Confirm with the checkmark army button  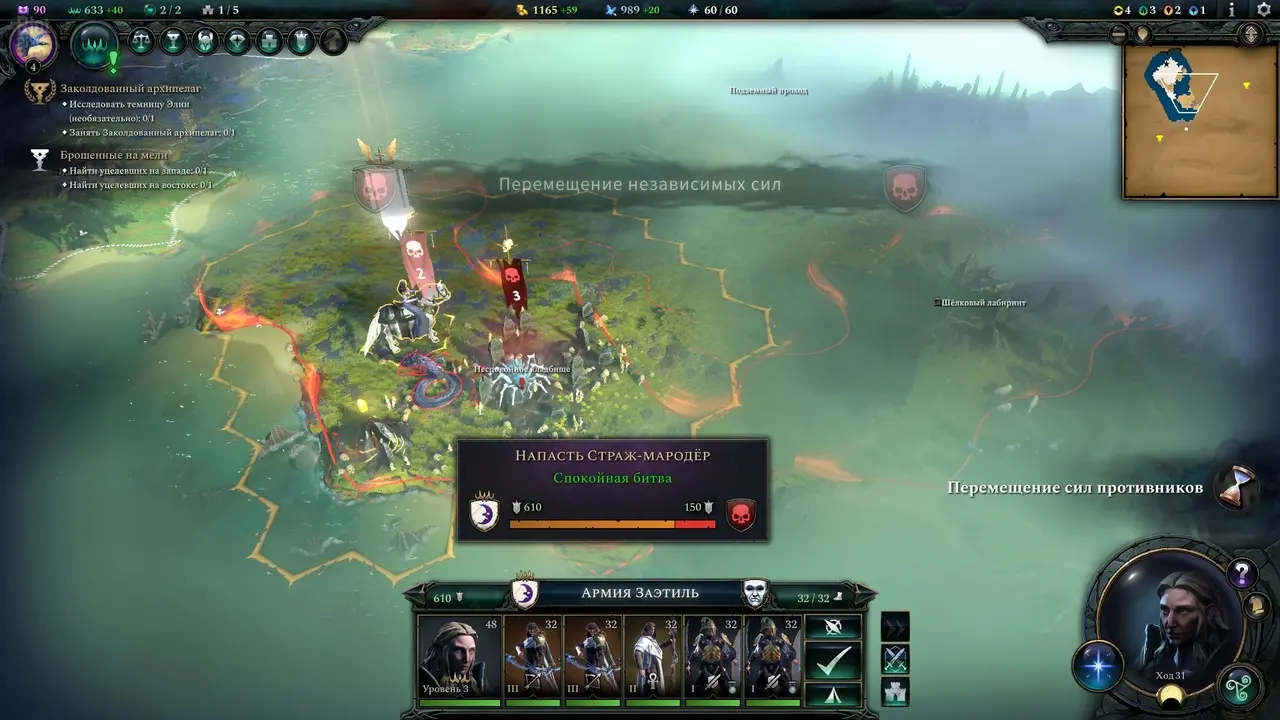coord(832,661)
